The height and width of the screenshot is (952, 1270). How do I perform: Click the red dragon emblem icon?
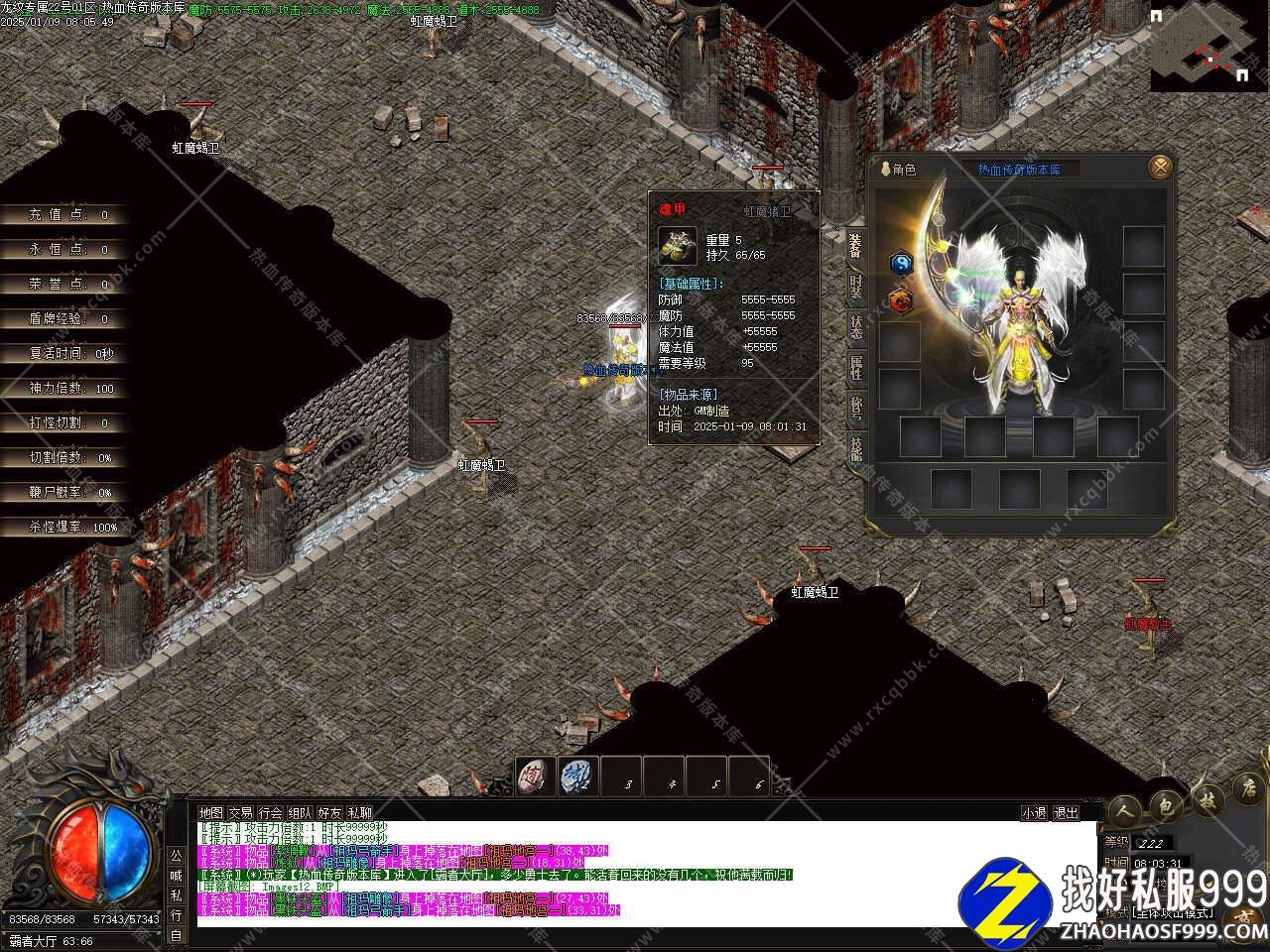(x=900, y=299)
